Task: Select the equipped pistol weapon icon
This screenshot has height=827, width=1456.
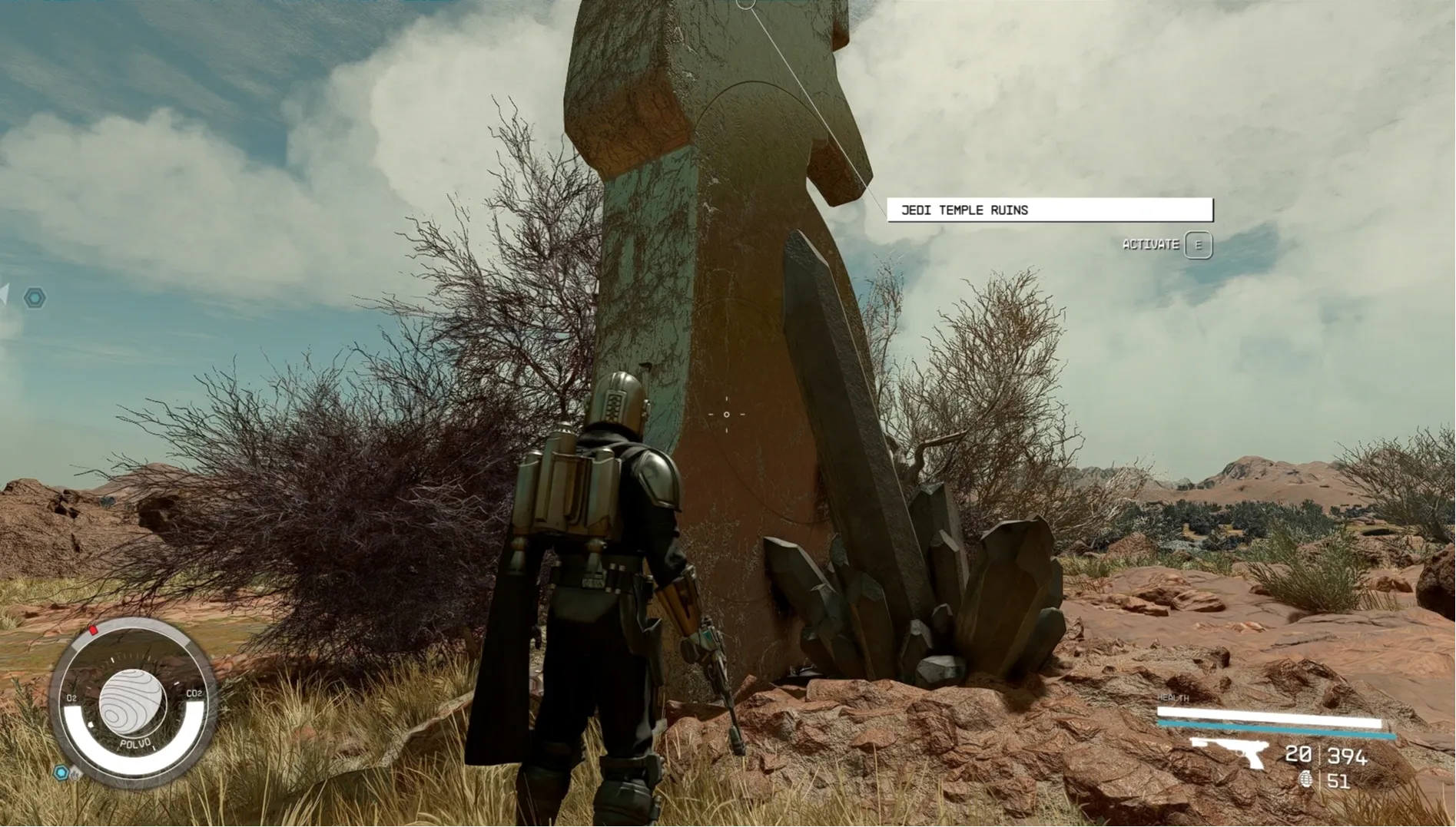Action: pos(1229,752)
